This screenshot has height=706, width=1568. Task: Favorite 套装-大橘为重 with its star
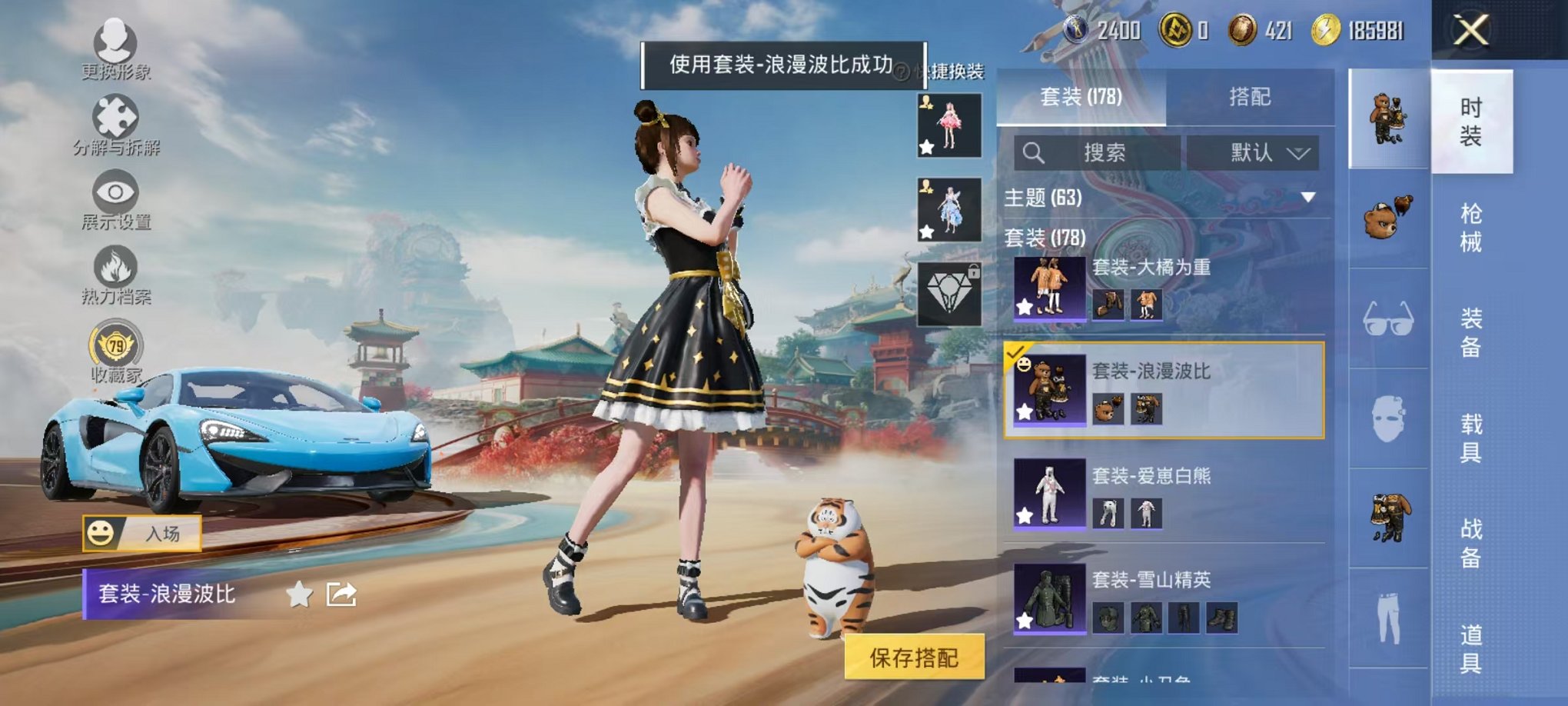point(1025,306)
